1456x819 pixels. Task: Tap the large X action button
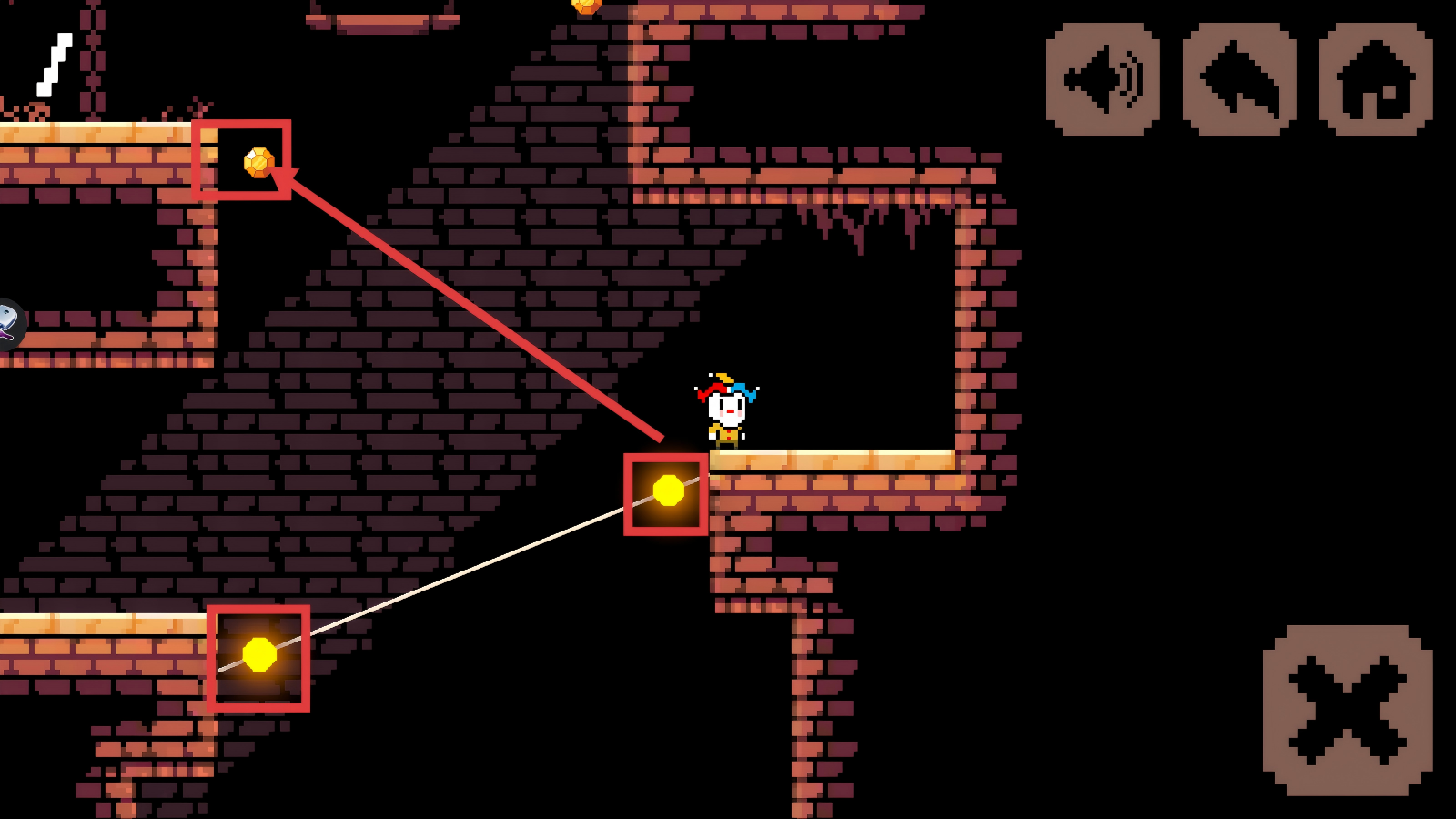coord(1348,710)
